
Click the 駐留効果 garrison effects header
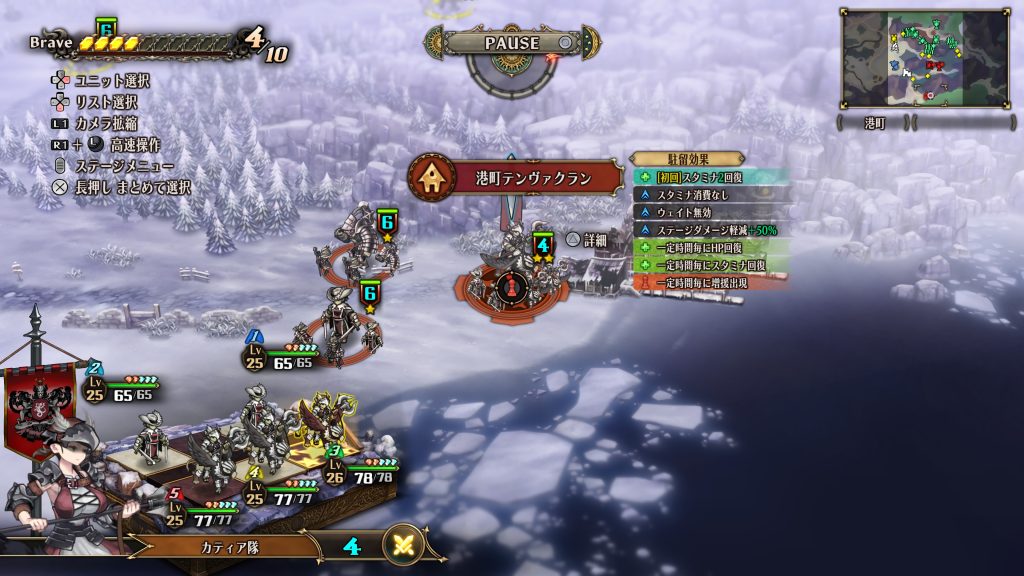pyautogui.click(x=687, y=158)
